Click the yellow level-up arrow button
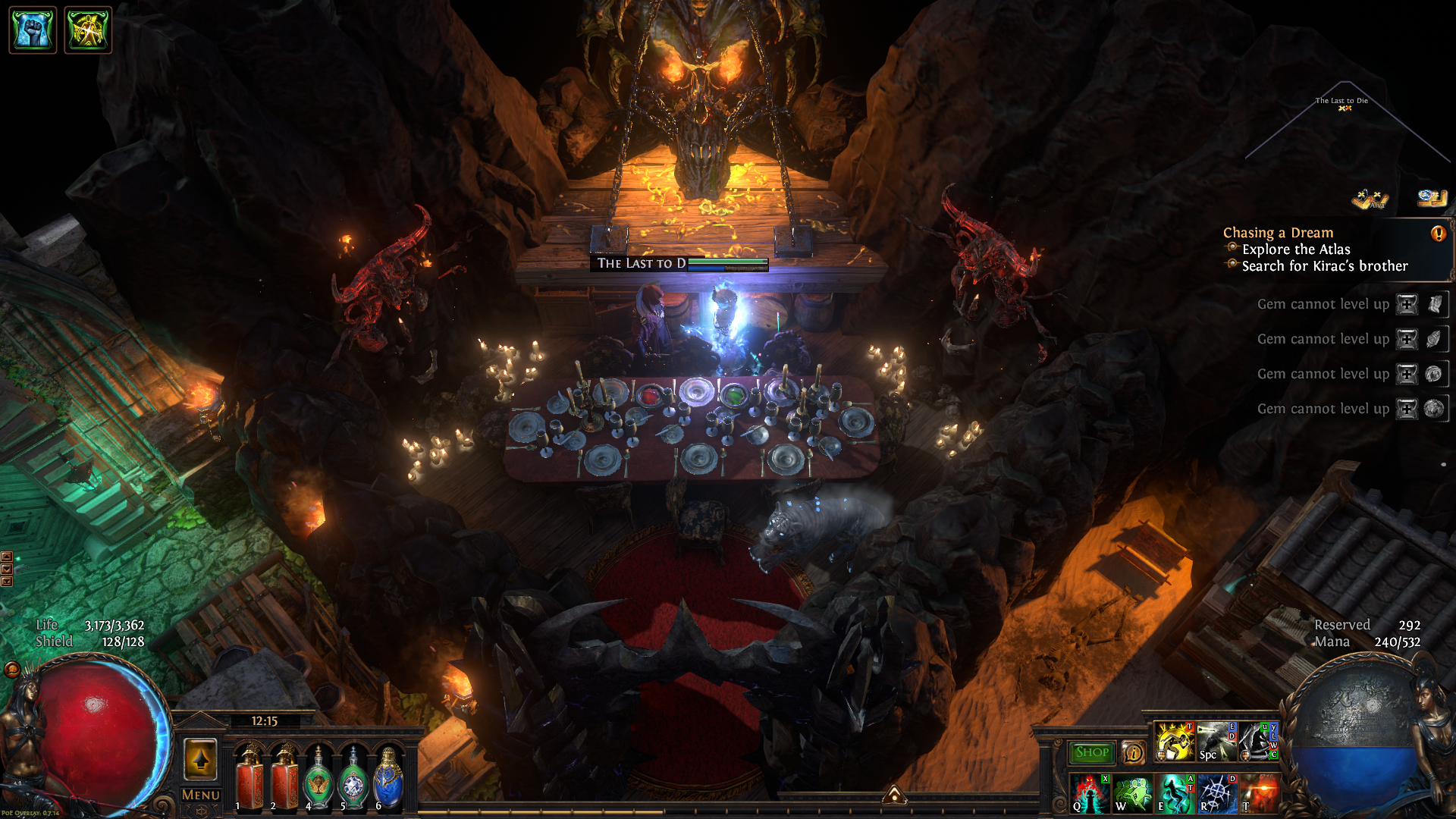 (201, 759)
